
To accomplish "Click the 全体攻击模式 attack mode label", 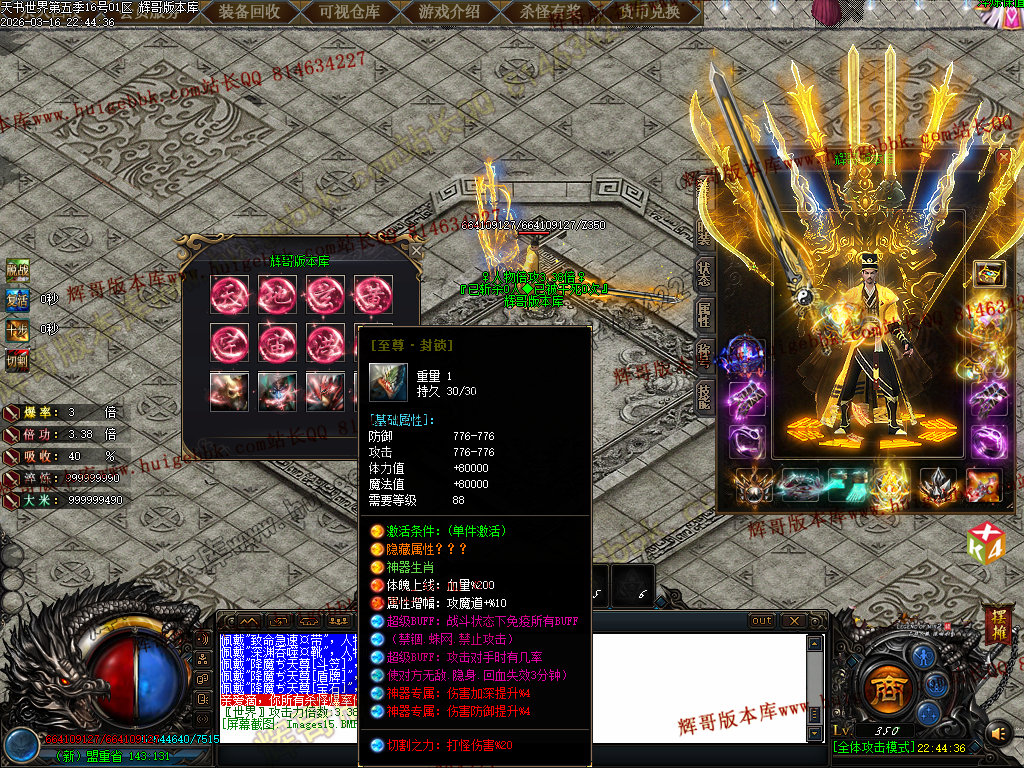I will (870, 748).
